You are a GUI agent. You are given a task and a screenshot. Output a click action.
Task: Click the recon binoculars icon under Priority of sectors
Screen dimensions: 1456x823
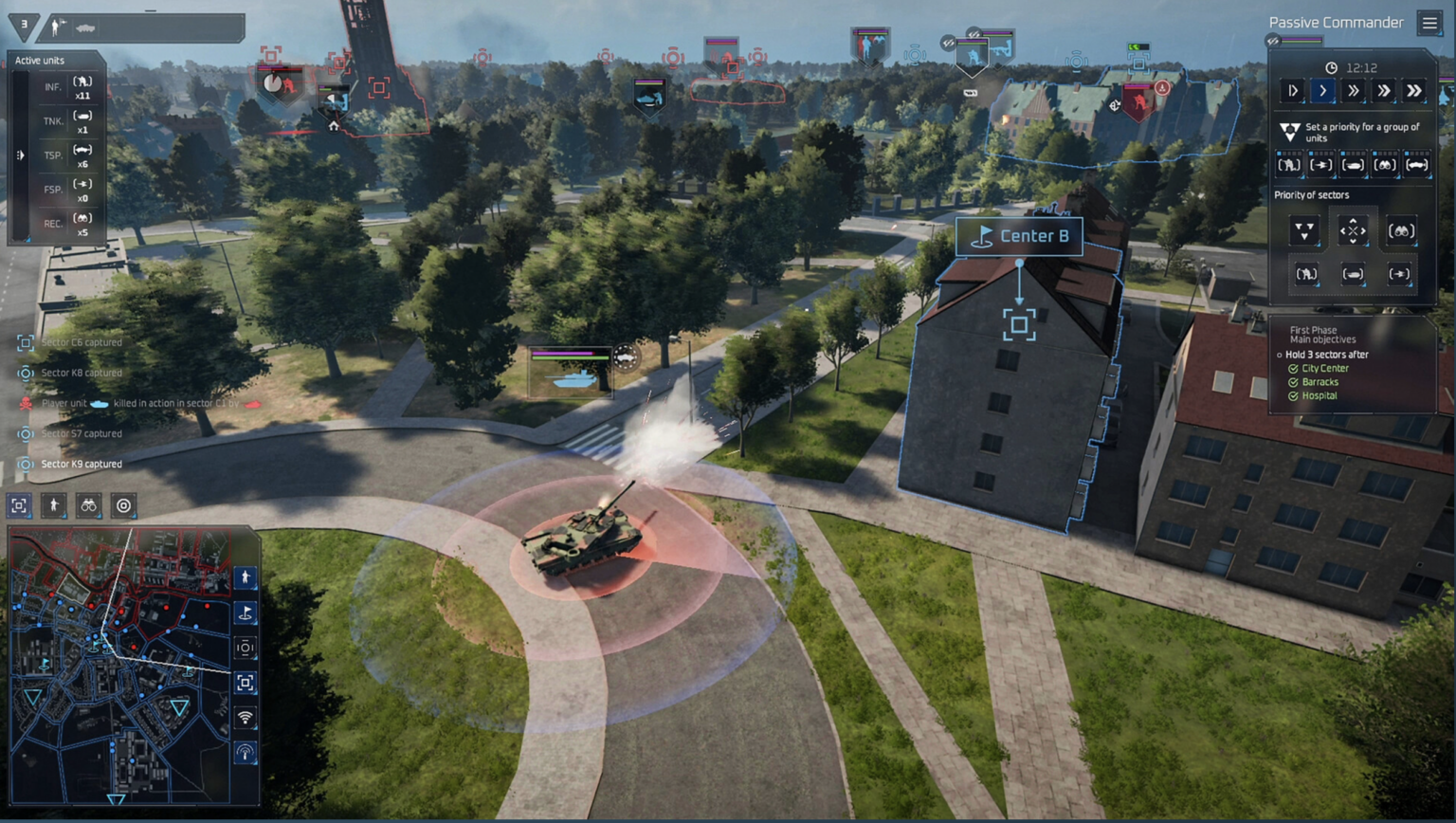coord(1402,229)
